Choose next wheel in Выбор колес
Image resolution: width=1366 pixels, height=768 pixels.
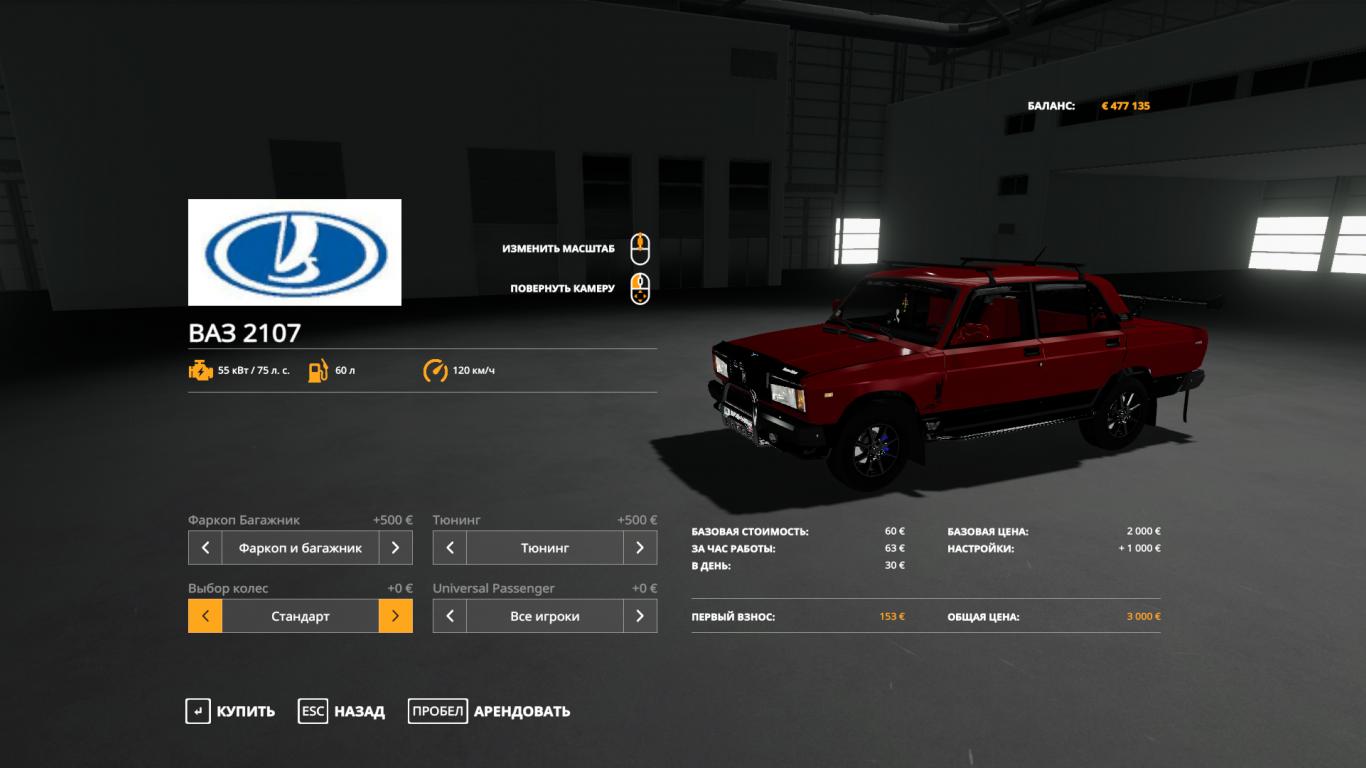coord(395,616)
